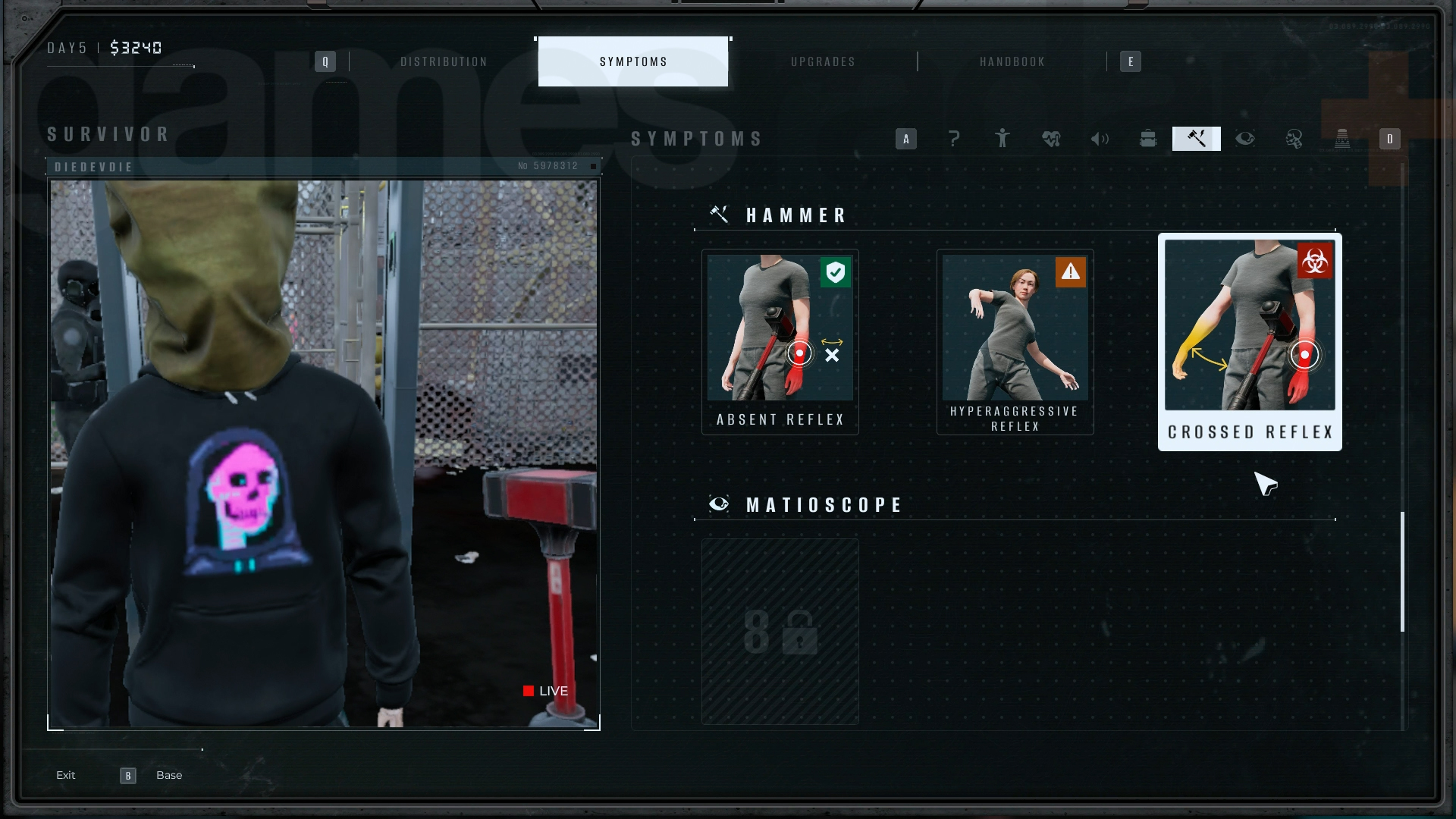The height and width of the screenshot is (819, 1456).
Task: Open the Upgrades tab
Action: point(823,61)
